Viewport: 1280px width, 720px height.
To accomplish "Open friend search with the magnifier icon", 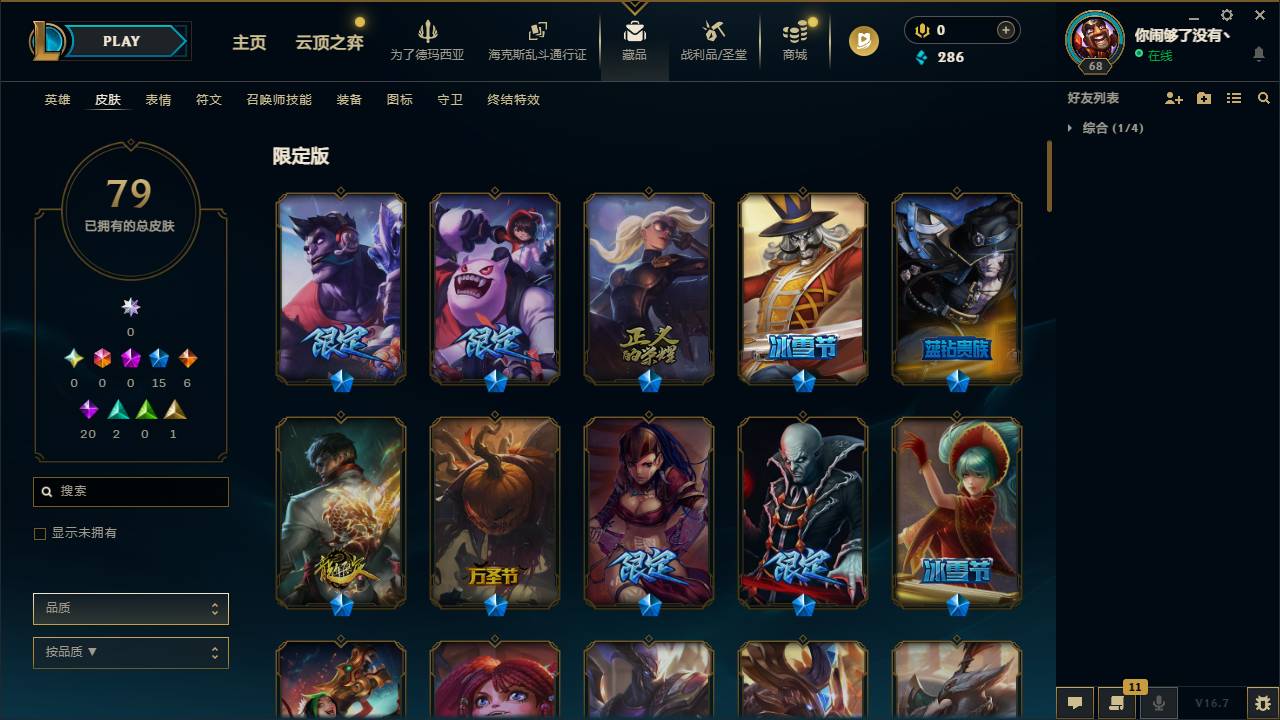I will (x=1264, y=97).
